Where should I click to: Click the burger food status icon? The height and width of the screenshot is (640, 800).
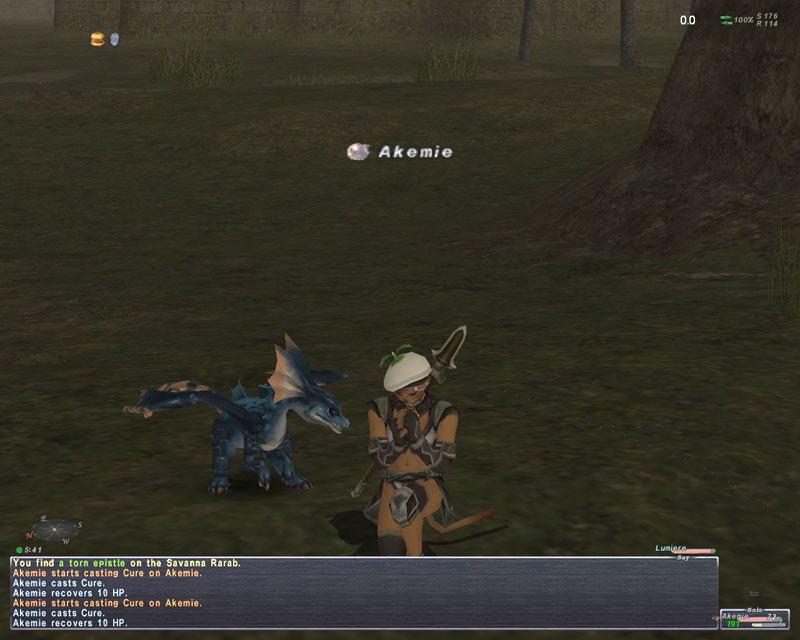pyautogui.click(x=97, y=39)
